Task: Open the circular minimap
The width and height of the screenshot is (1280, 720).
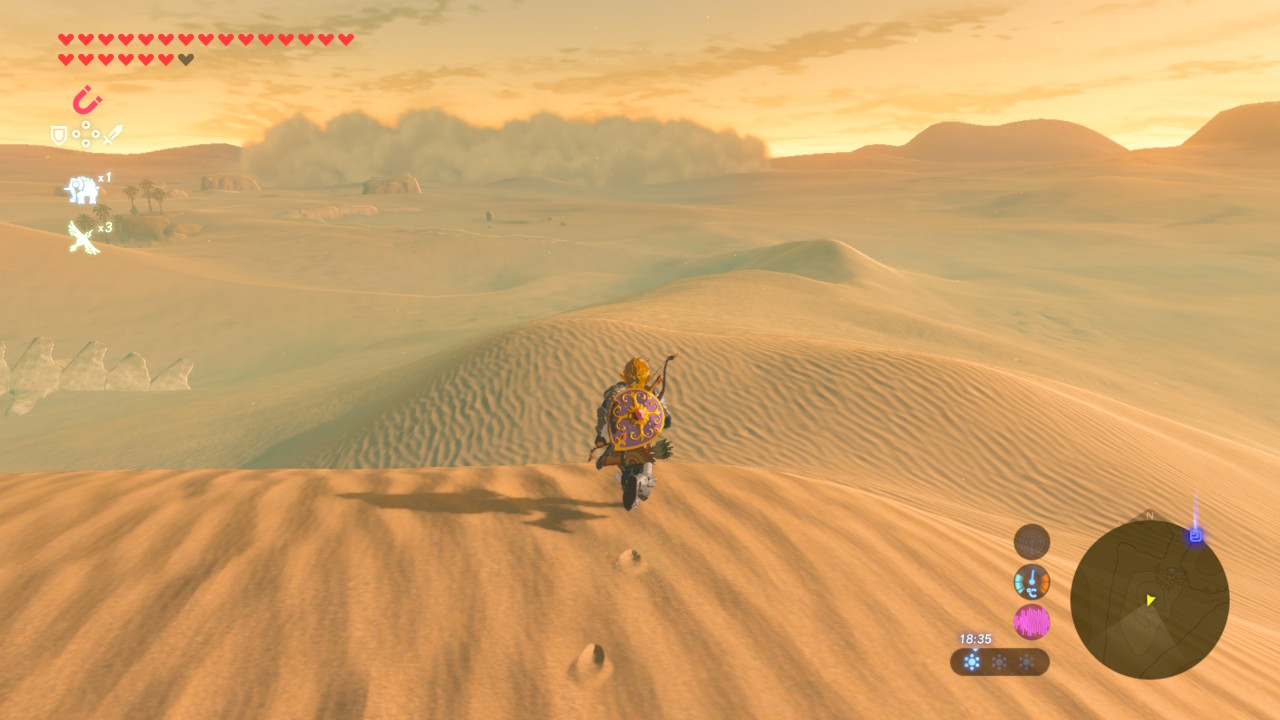Action: pyautogui.click(x=1149, y=599)
